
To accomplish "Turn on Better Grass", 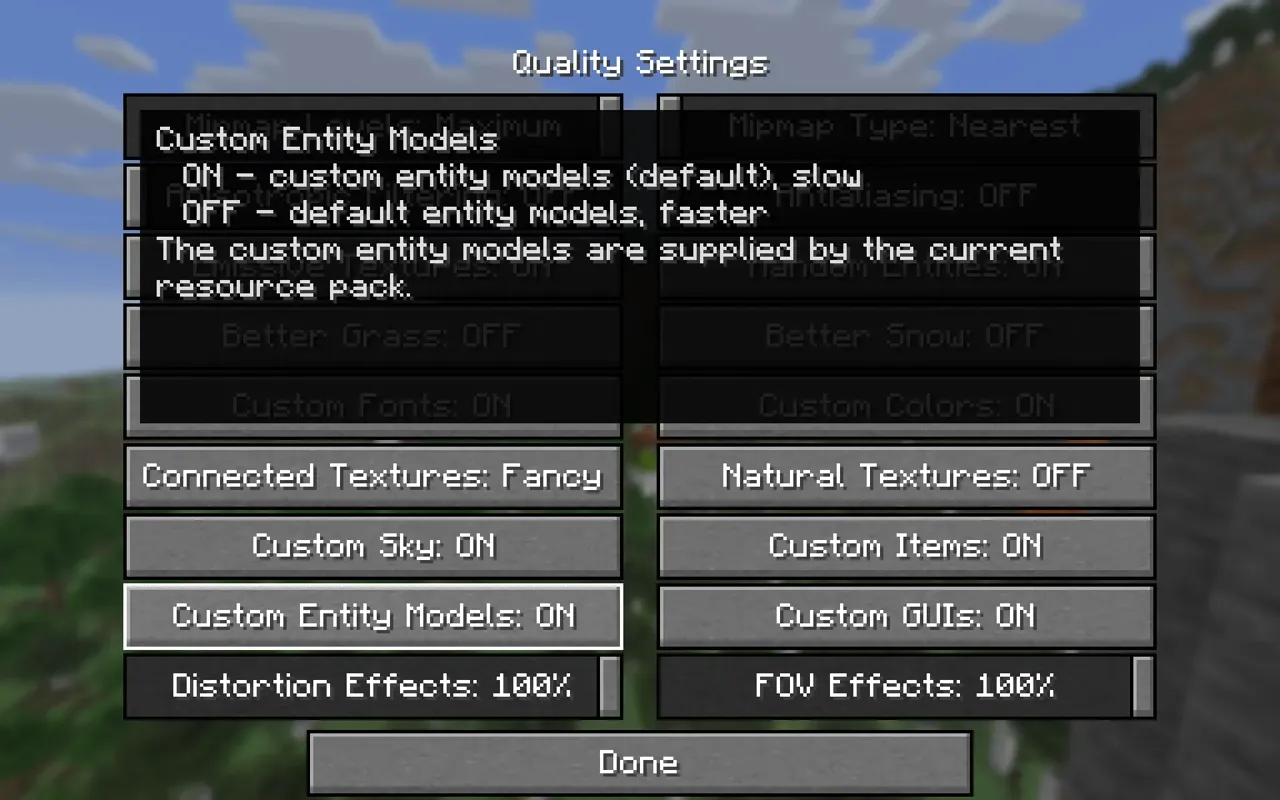I will (373, 336).
